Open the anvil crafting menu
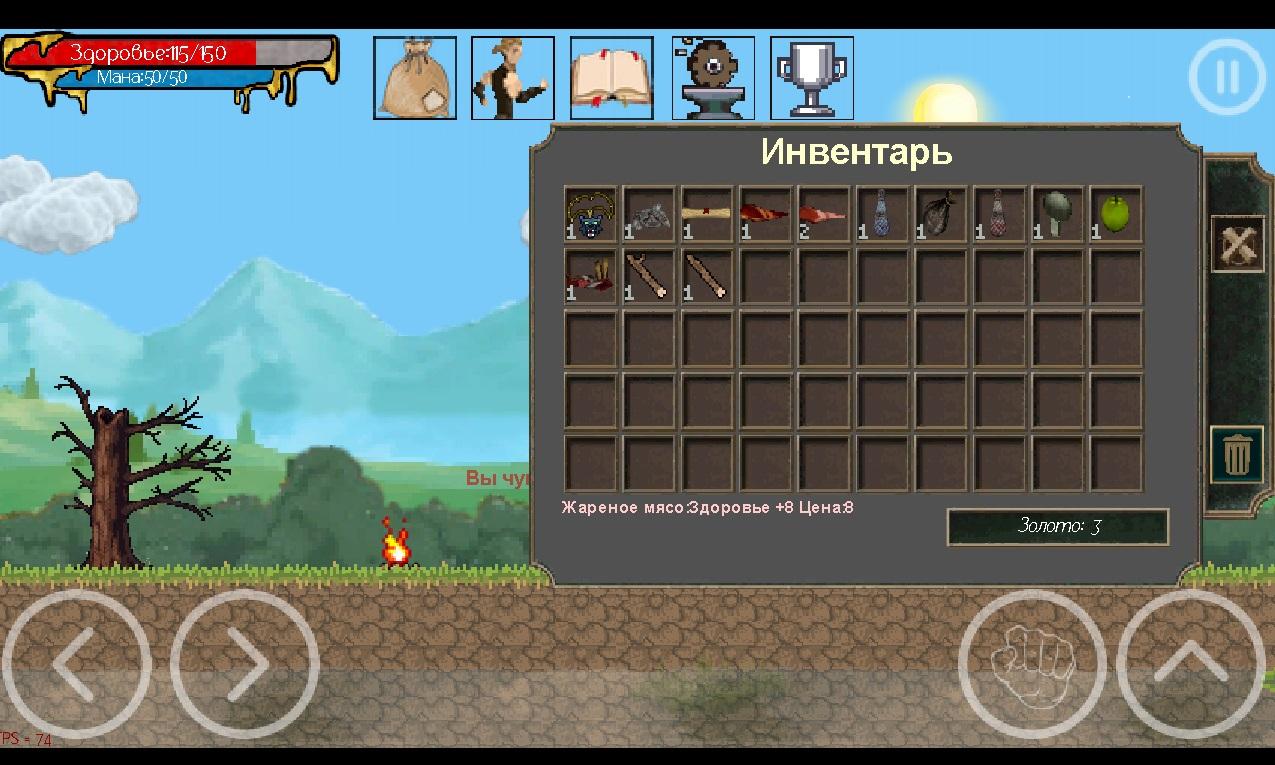Screen dimensions: 1275x765 coord(713,78)
